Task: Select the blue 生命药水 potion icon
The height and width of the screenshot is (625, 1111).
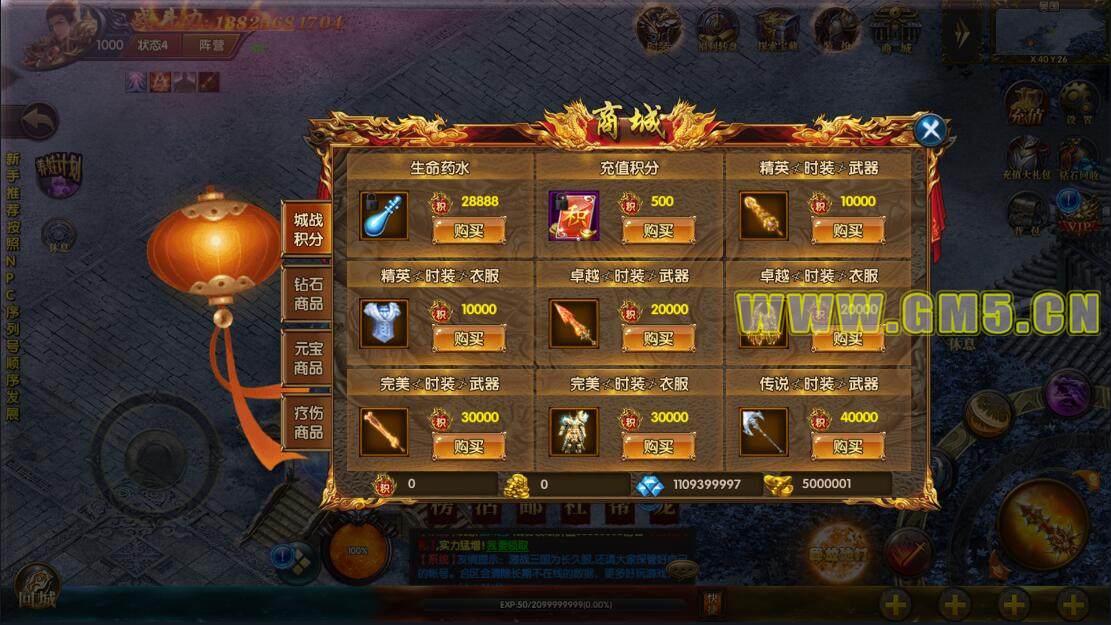Action: click(384, 216)
